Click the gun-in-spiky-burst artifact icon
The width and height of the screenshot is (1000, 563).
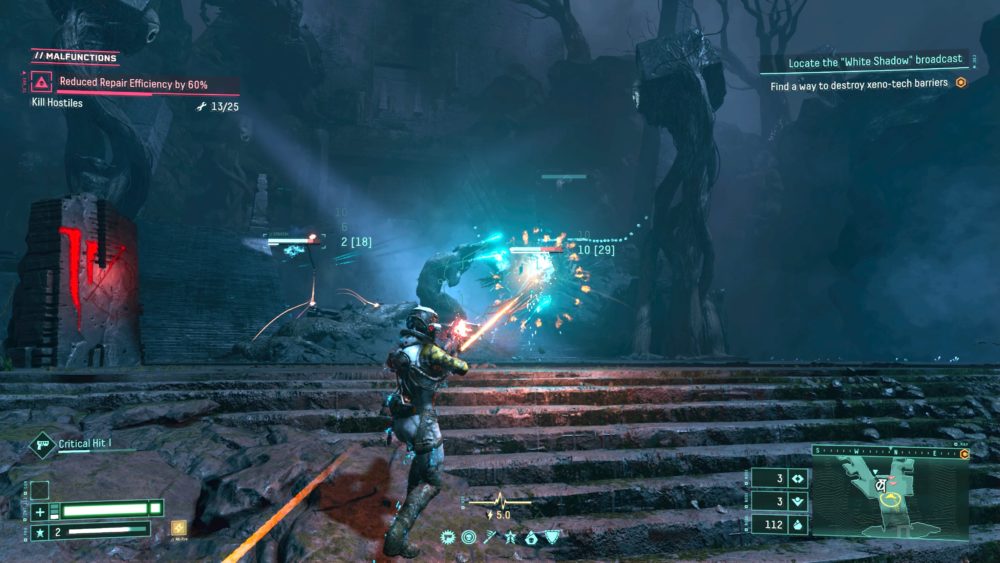point(448,538)
